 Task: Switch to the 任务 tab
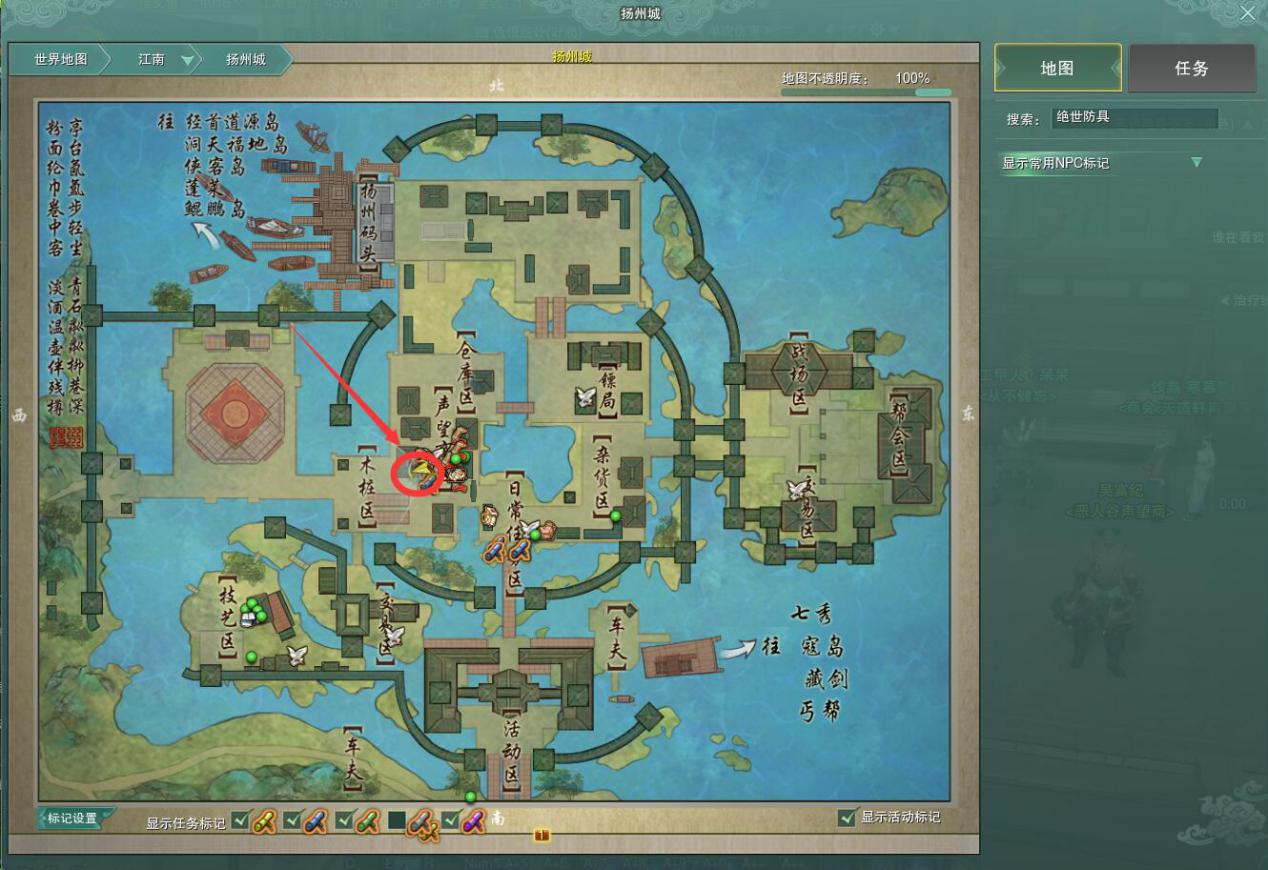pyautogui.click(x=1191, y=68)
